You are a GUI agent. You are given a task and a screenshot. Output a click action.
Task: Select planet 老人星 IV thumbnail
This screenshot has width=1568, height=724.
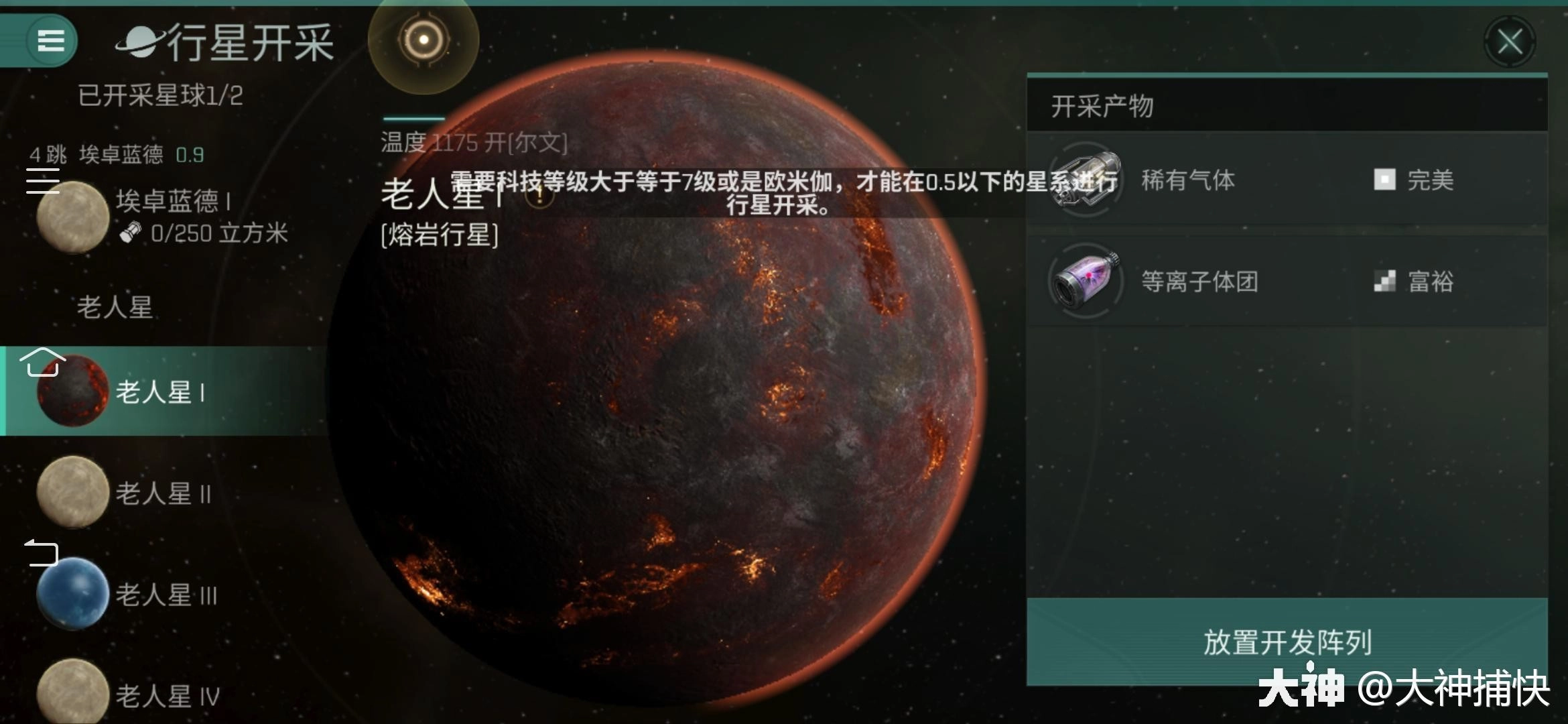click(x=72, y=692)
